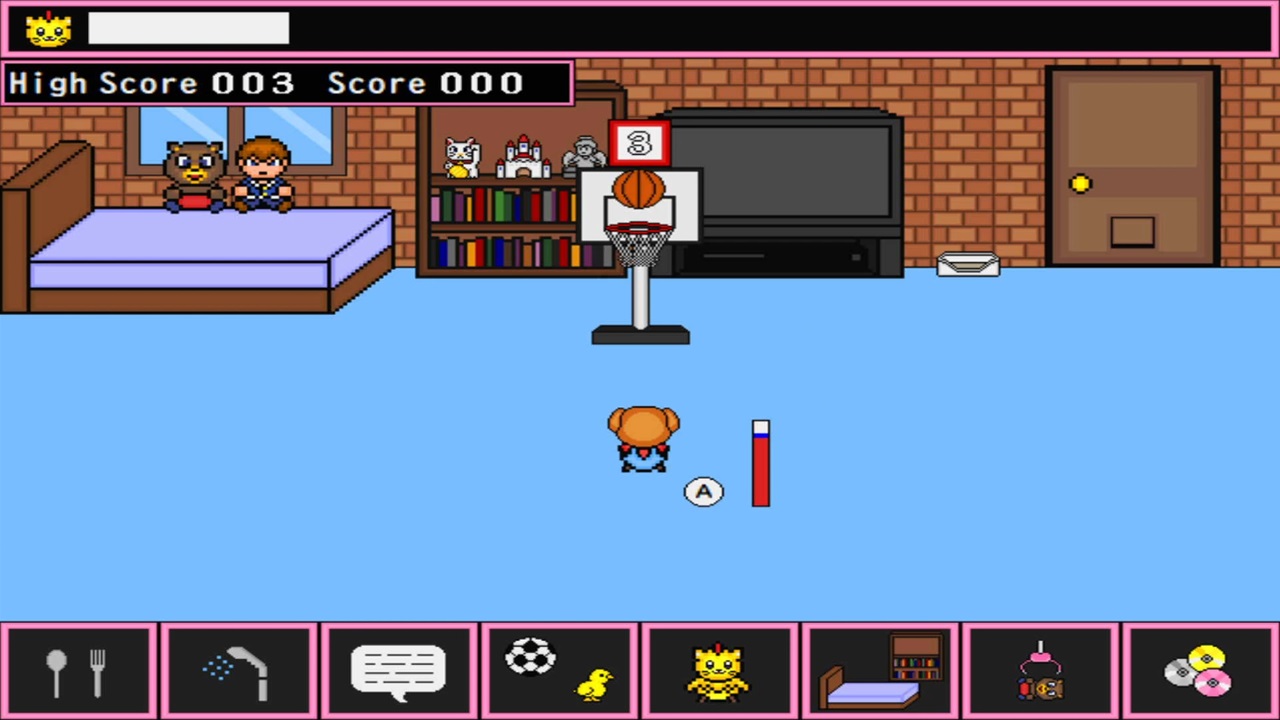Click the white pet tray near the TV
This screenshot has height=720, width=1280.
point(968,263)
